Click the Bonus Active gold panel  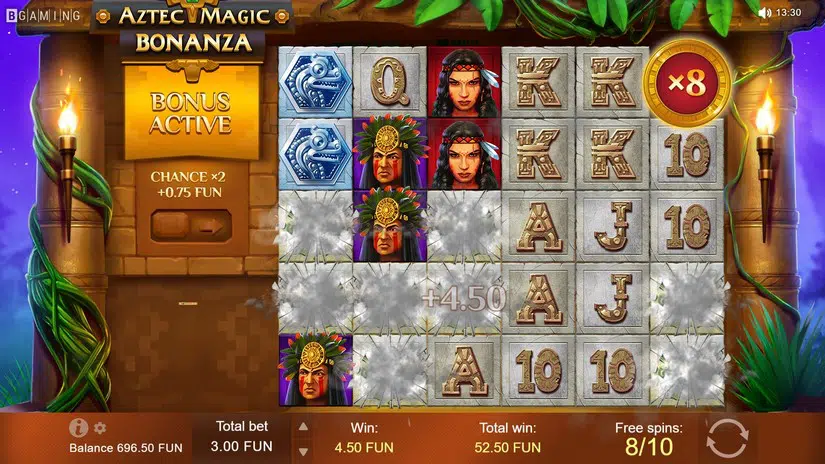coord(190,113)
